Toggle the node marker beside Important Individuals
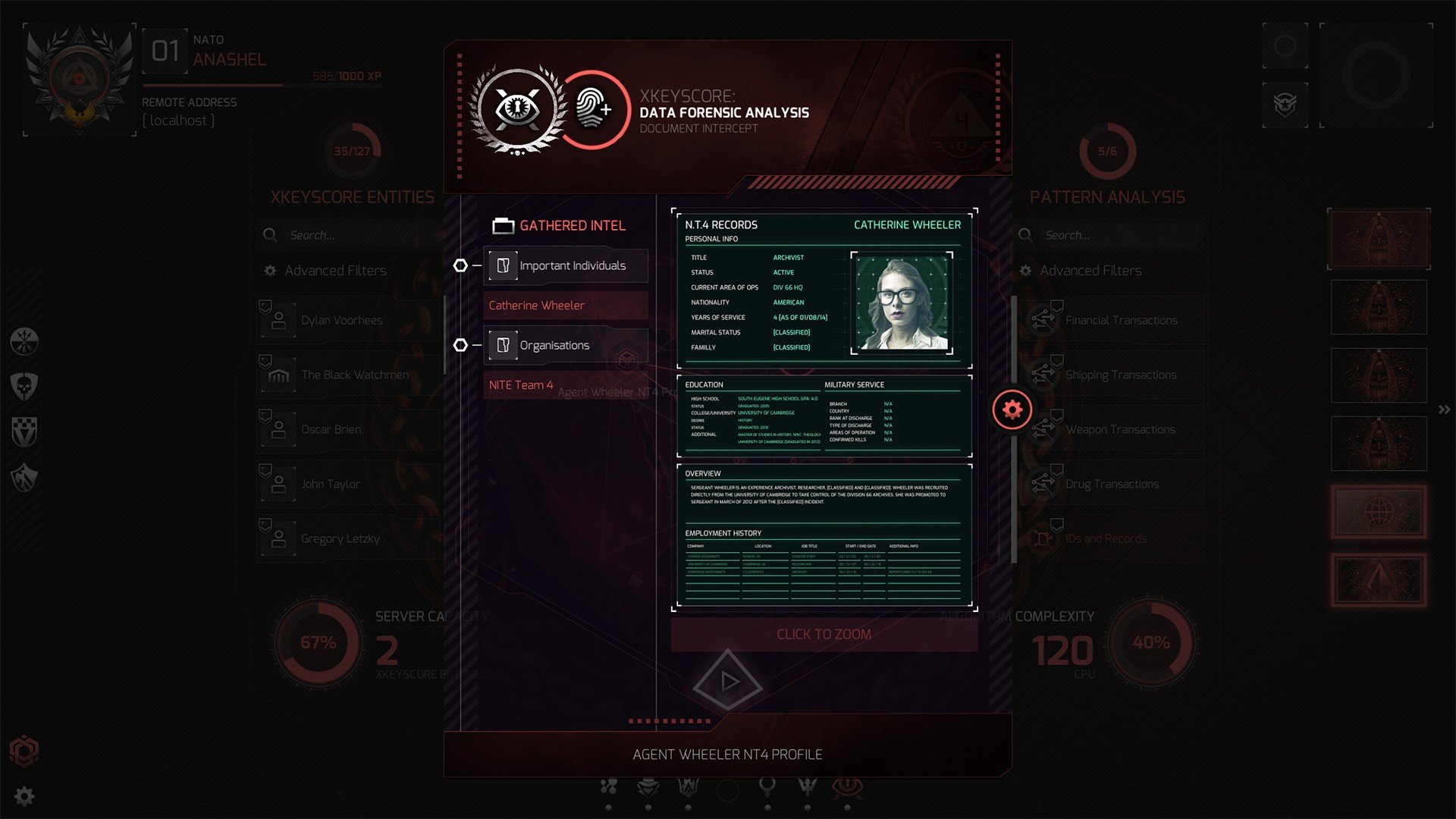The width and height of the screenshot is (1456, 819). pos(461,265)
